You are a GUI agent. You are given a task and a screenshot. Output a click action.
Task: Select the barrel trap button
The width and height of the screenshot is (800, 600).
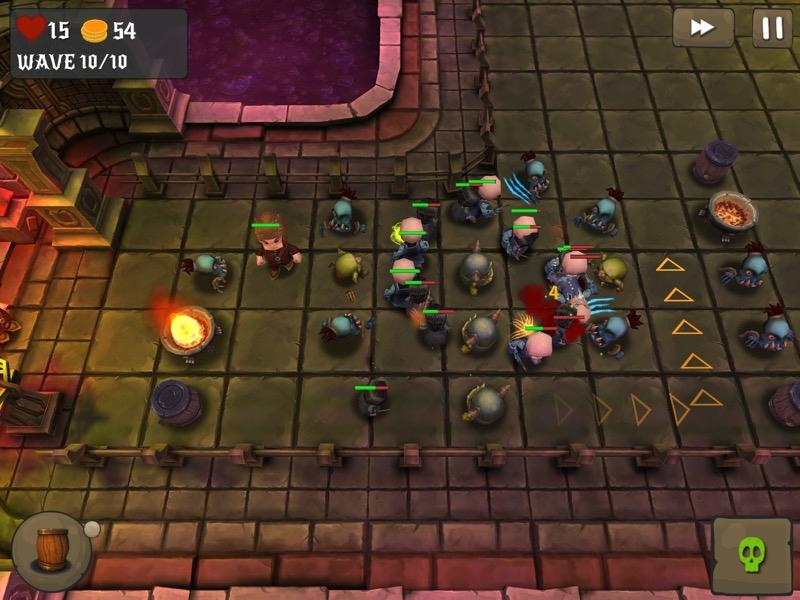[x=51, y=551]
